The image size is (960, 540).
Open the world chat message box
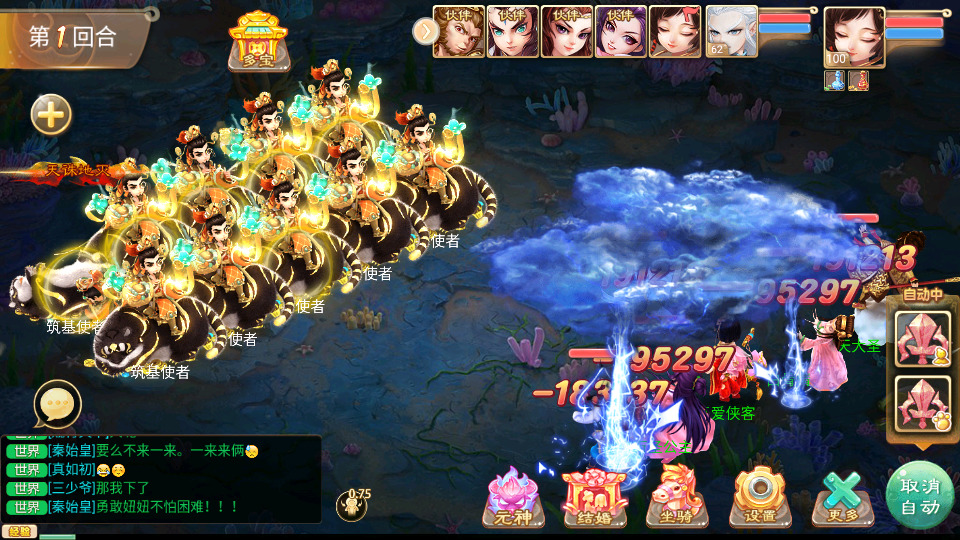click(x=162, y=478)
